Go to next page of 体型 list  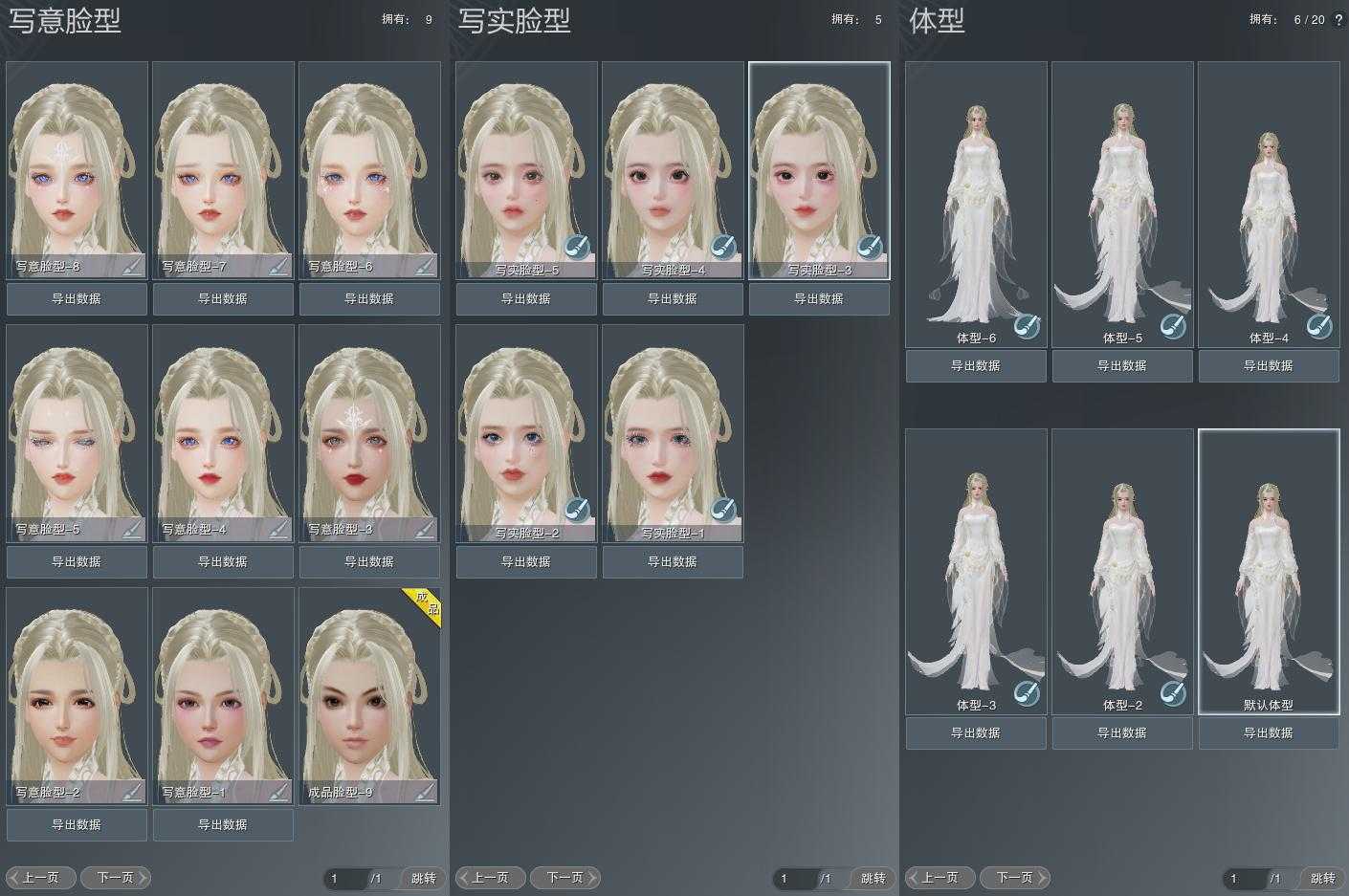click(1015, 878)
